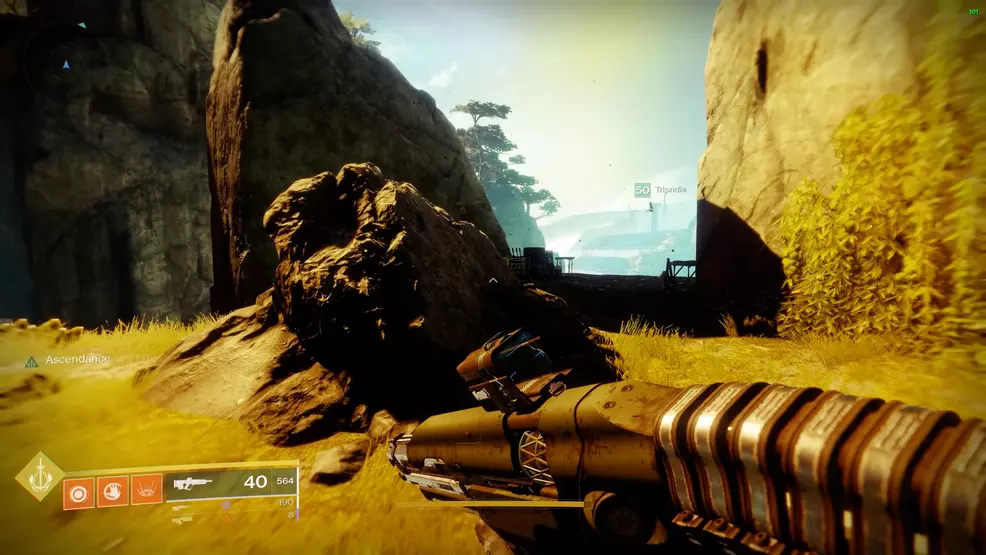
Task: Select the diamond super ability icon
Action: pyautogui.click(x=40, y=476)
